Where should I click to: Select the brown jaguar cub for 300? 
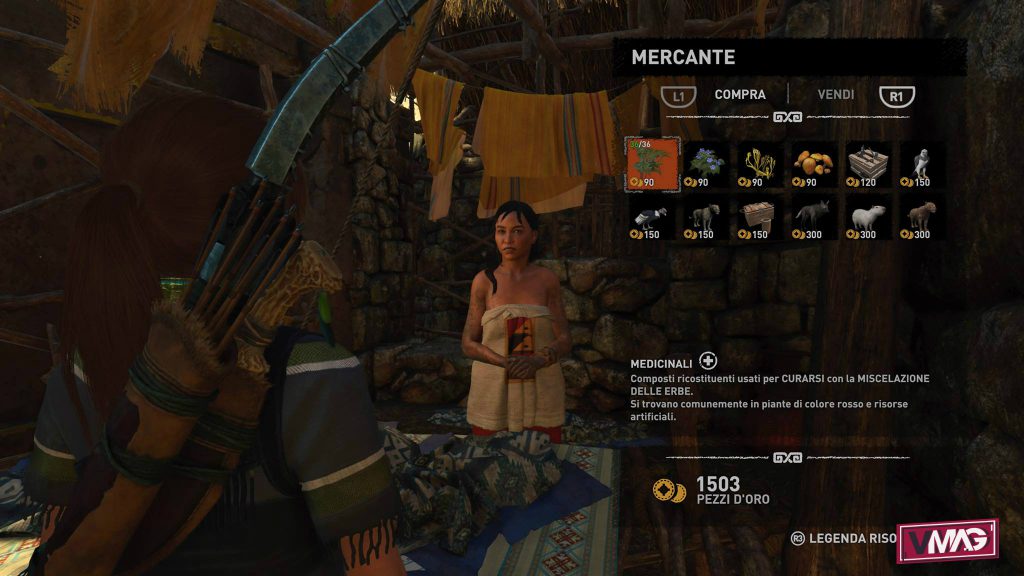921,216
